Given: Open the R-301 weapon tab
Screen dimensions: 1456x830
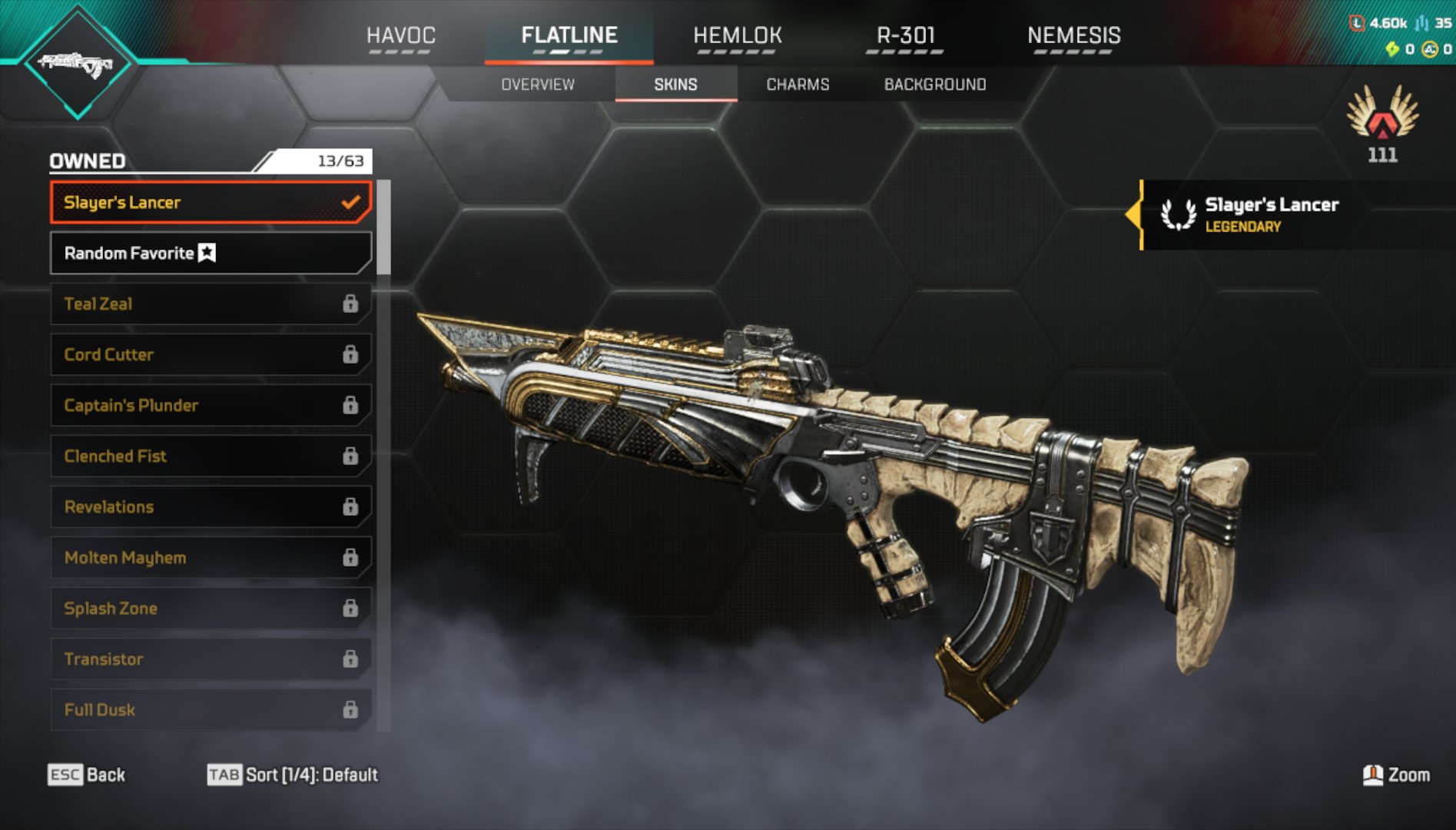Looking at the screenshot, I should 905,35.
